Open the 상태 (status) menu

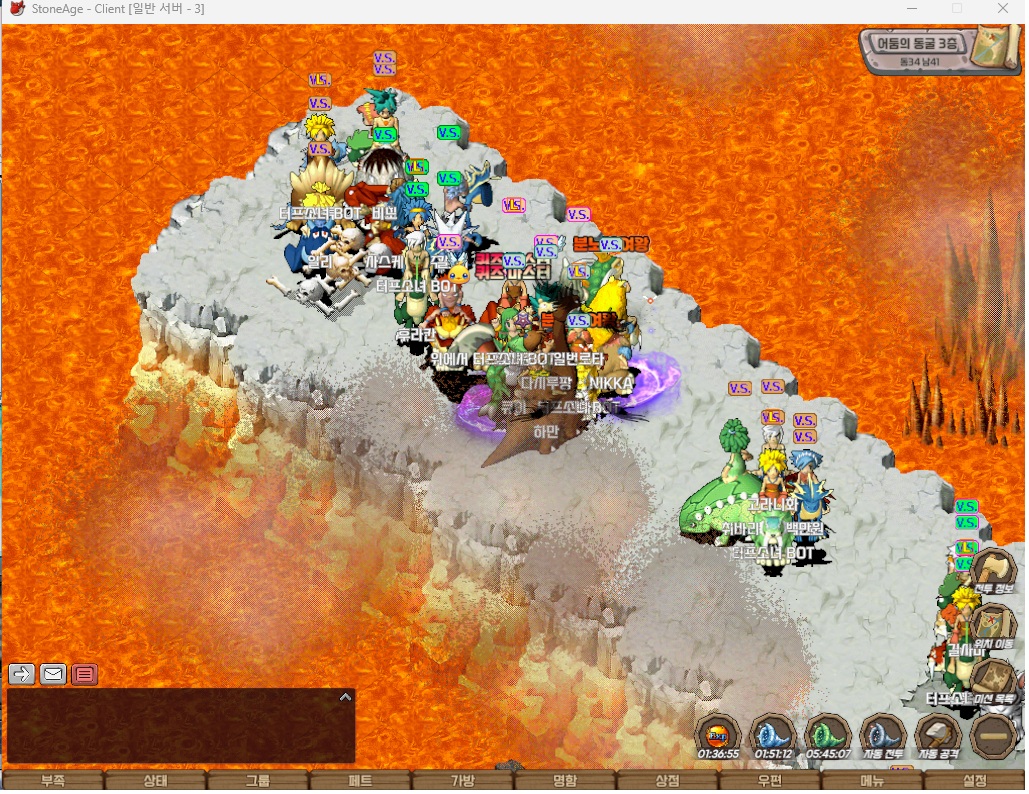click(x=155, y=781)
